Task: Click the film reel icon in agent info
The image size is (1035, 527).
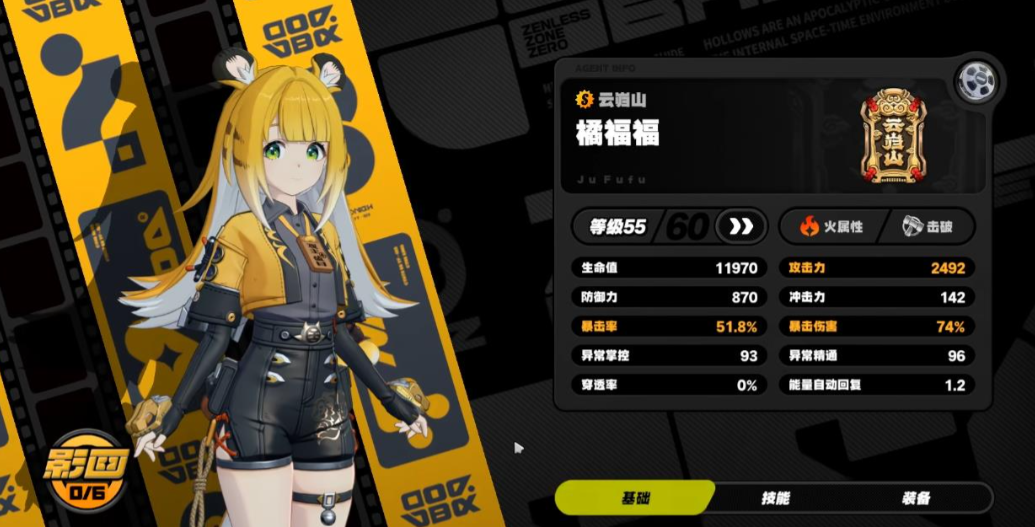Action: tap(974, 82)
